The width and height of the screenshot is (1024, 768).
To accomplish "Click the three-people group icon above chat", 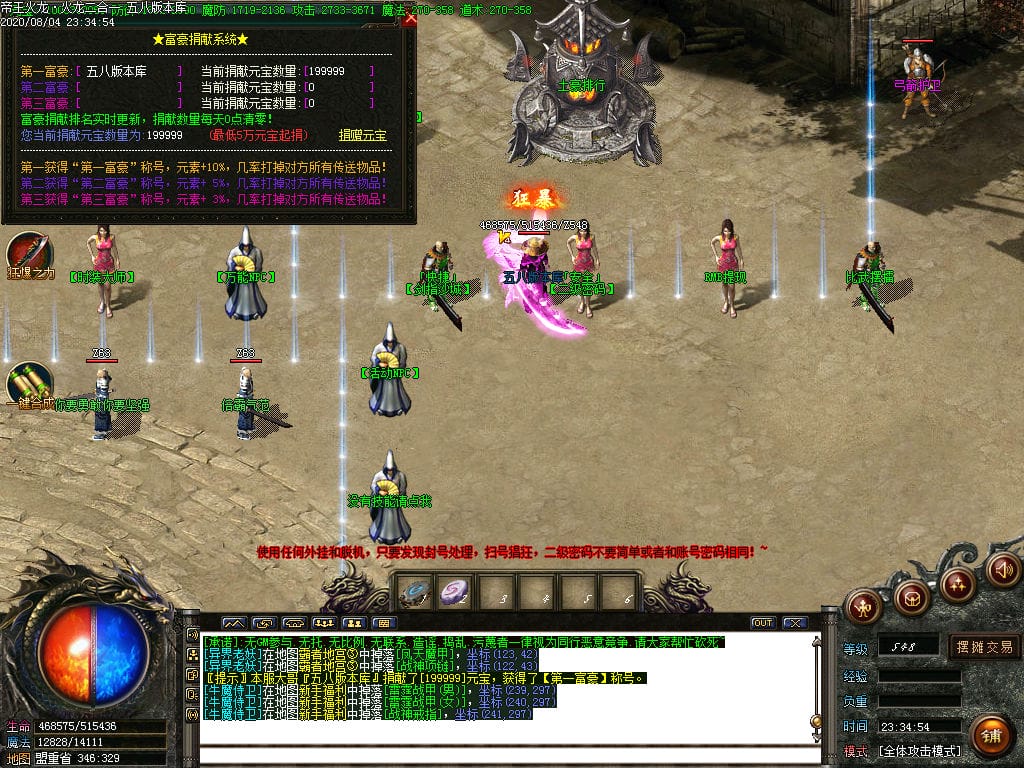I will [323, 623].
